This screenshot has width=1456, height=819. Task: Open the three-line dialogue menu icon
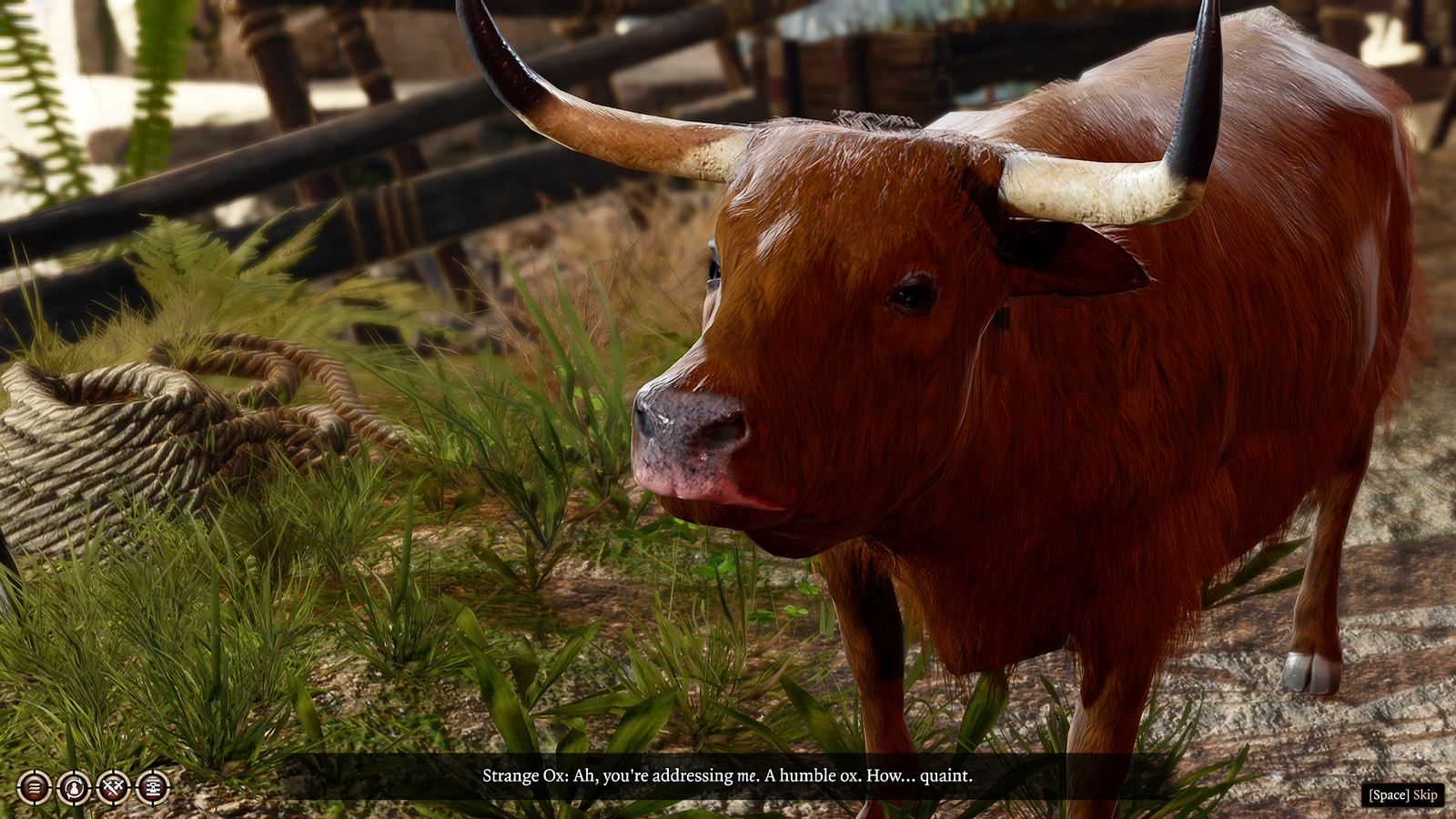pyautogui.click(x=35, y=787)
